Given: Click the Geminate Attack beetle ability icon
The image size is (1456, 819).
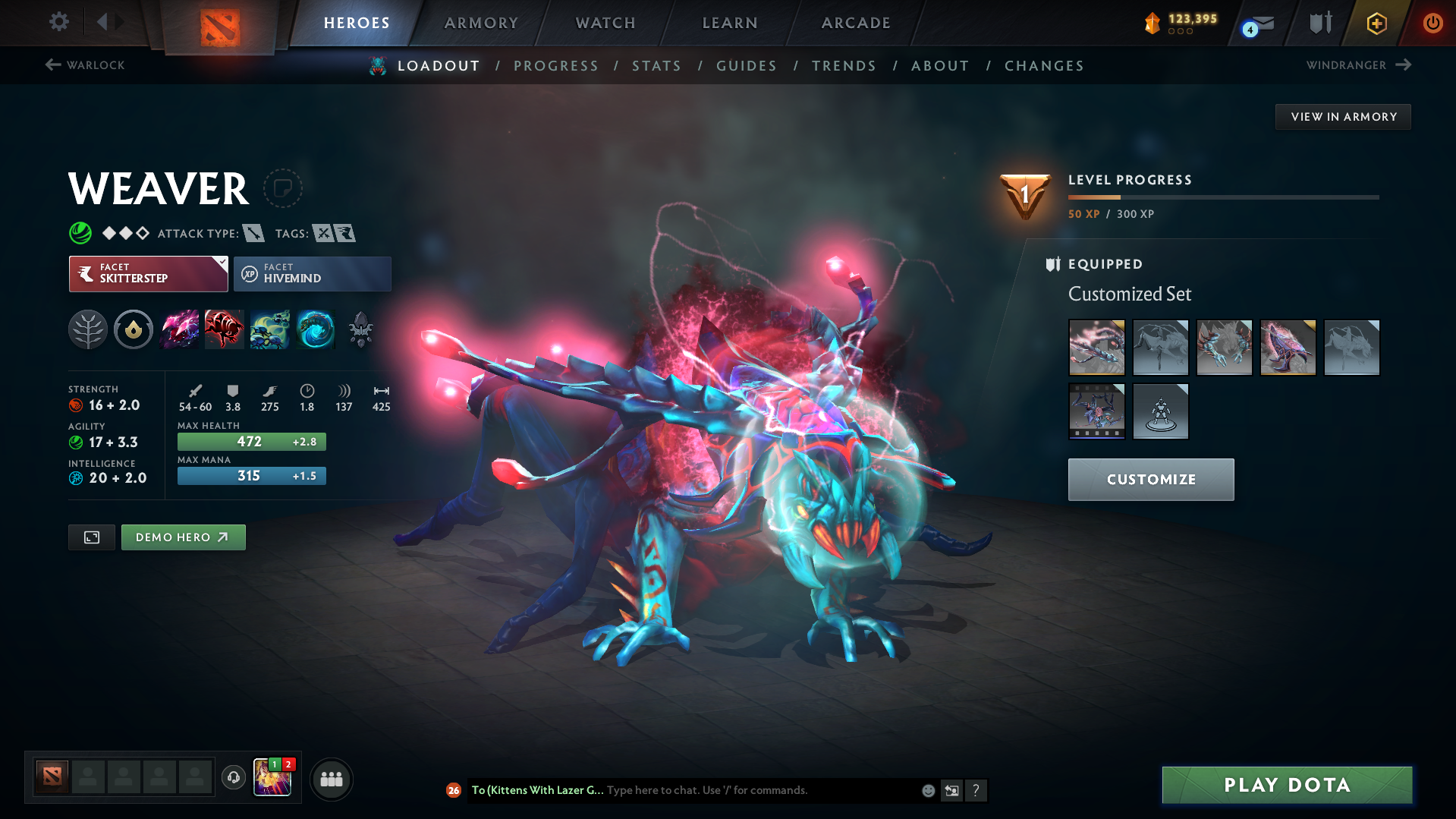Looking at the screenshot, I should [225, 329].
